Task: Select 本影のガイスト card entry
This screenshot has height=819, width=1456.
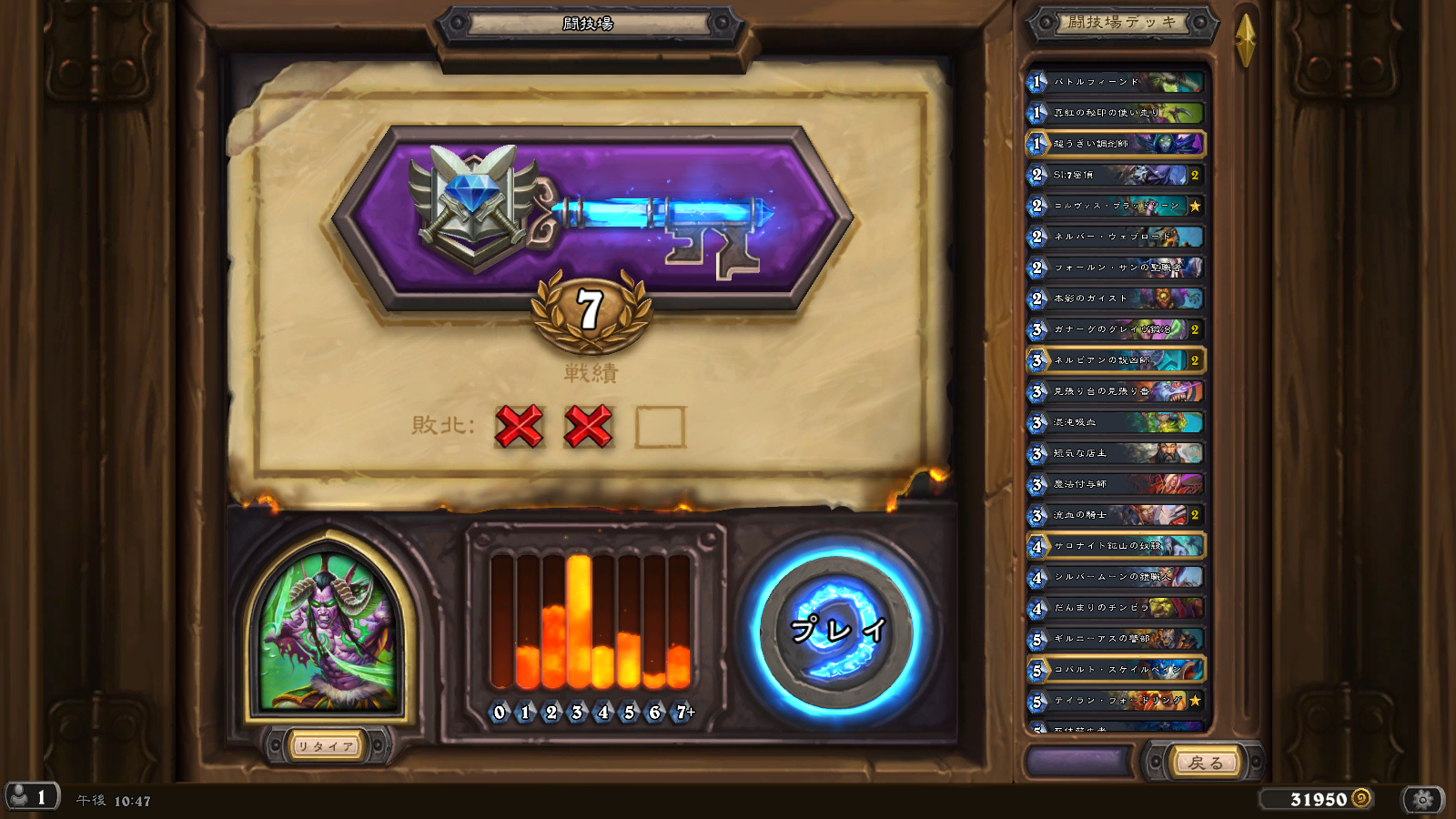Action: pos(1116,298)
